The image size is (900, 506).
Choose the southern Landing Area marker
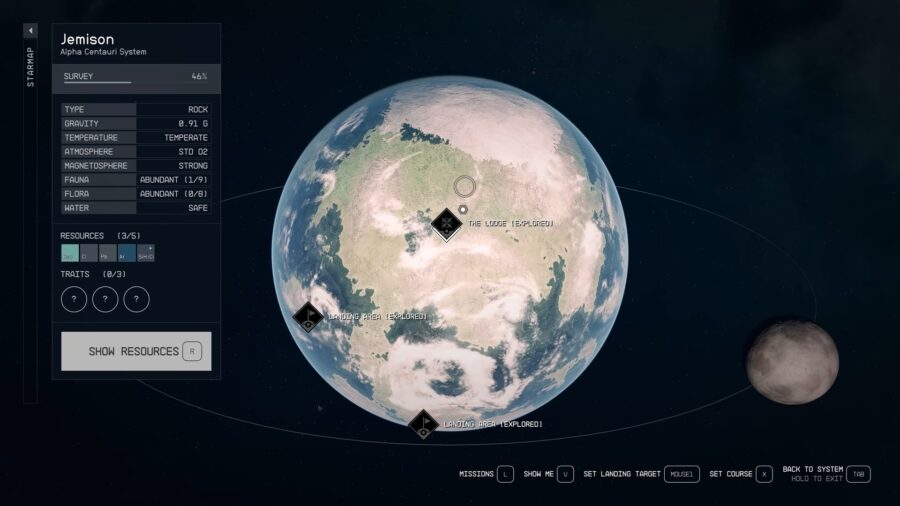[x=423, y=425]
